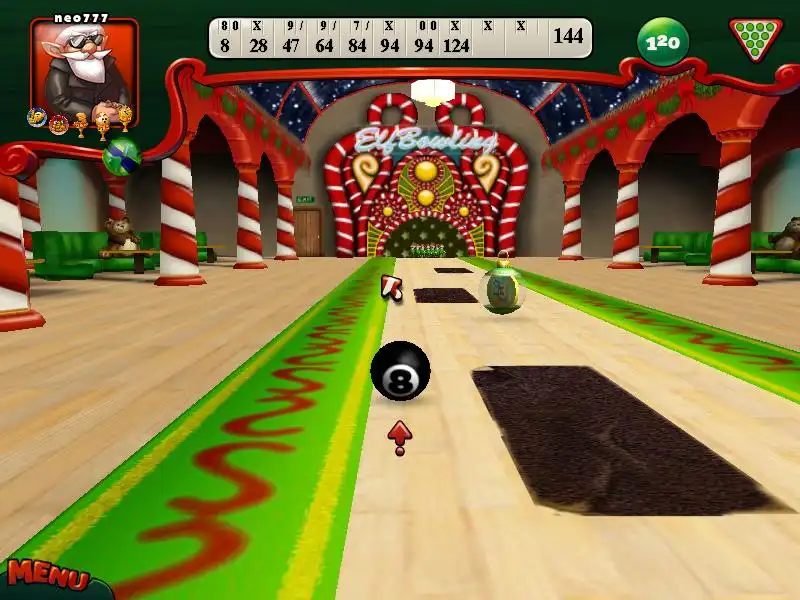Open the red MENU button
800x600 pixels.
47,577
